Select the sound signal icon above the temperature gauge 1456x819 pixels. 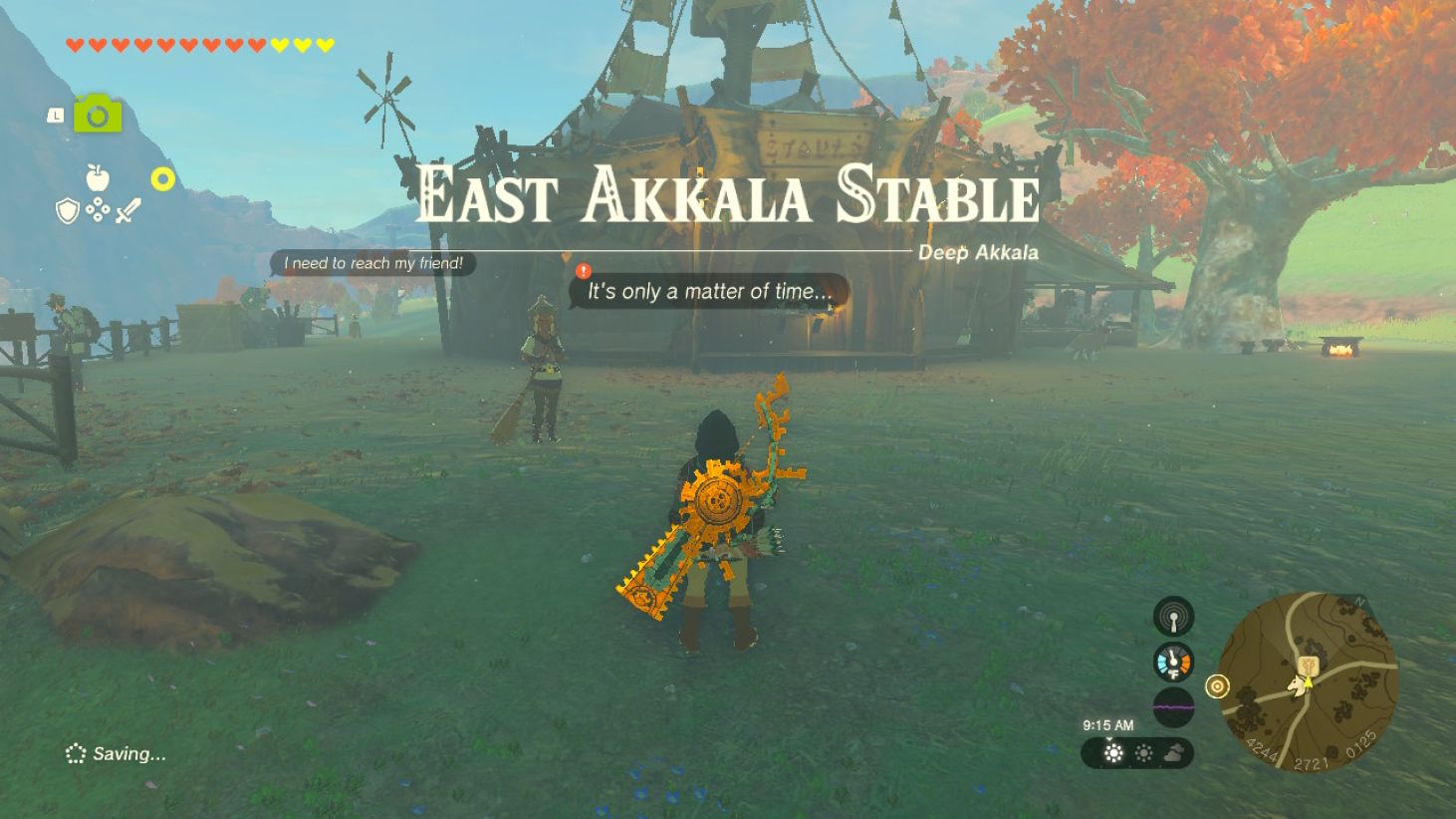coord(1174,616)
